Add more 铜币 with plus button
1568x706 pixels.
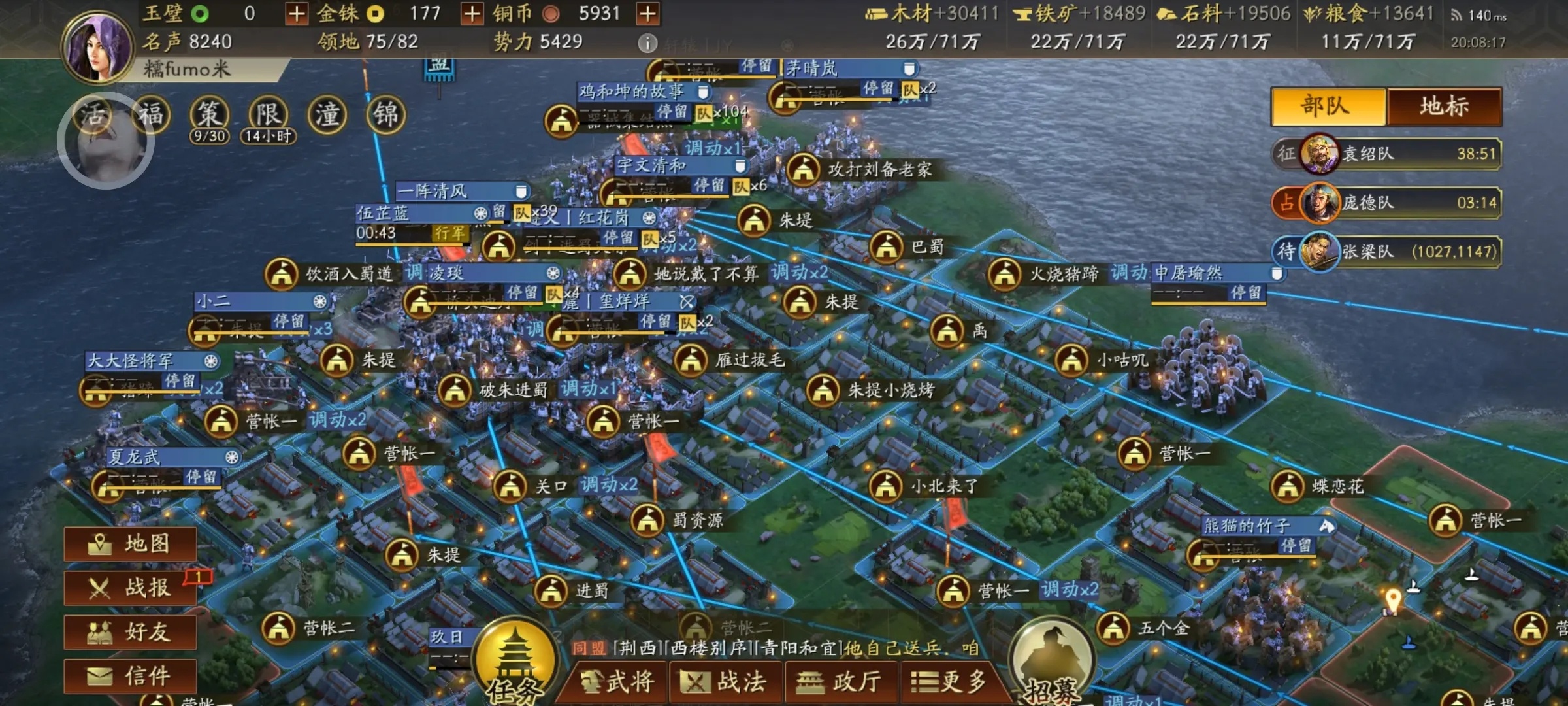[647, 14]
